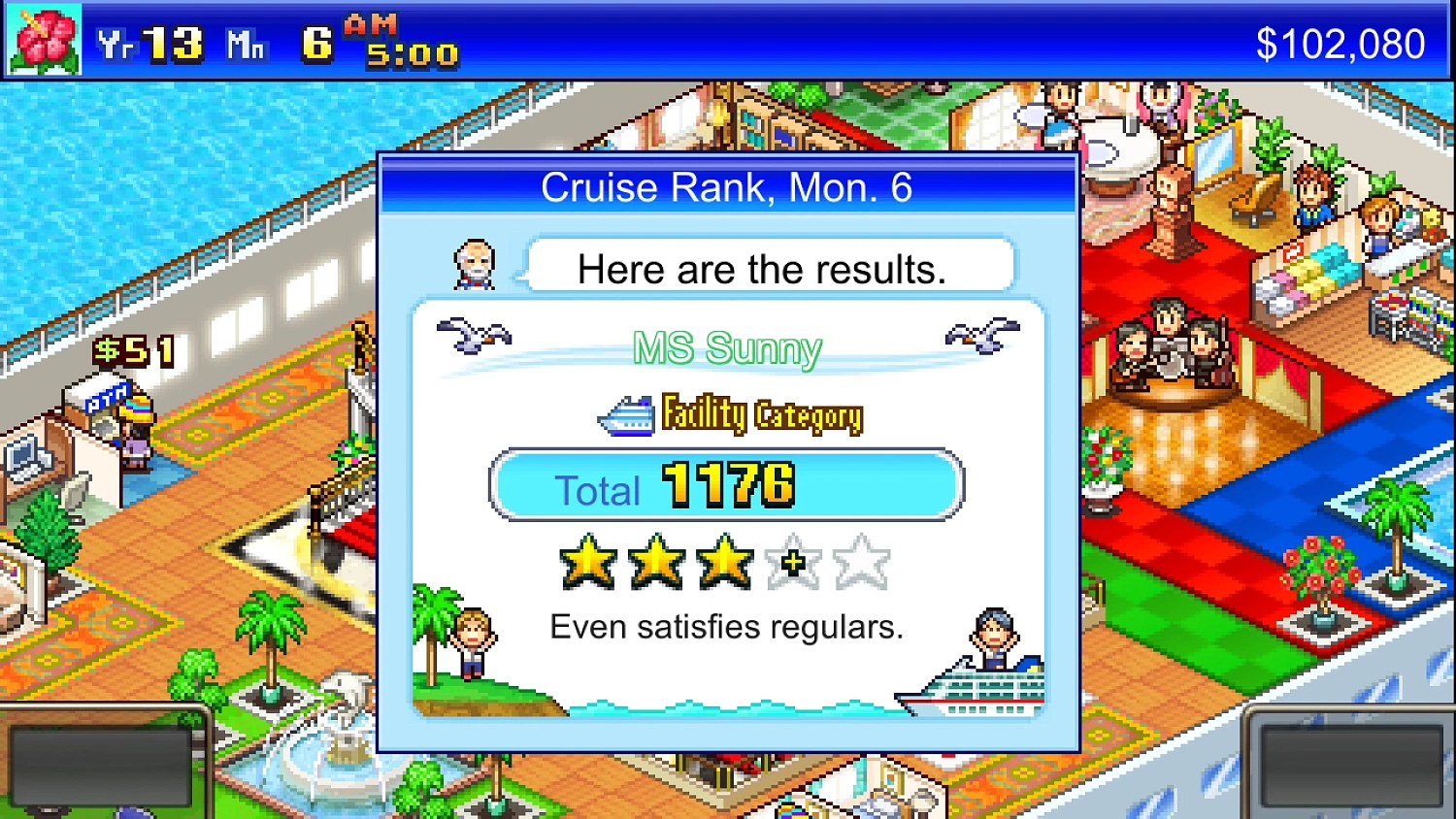Select the cruise ship icon beside Facility Category
1456x819 pixels.
click(627, 413)
